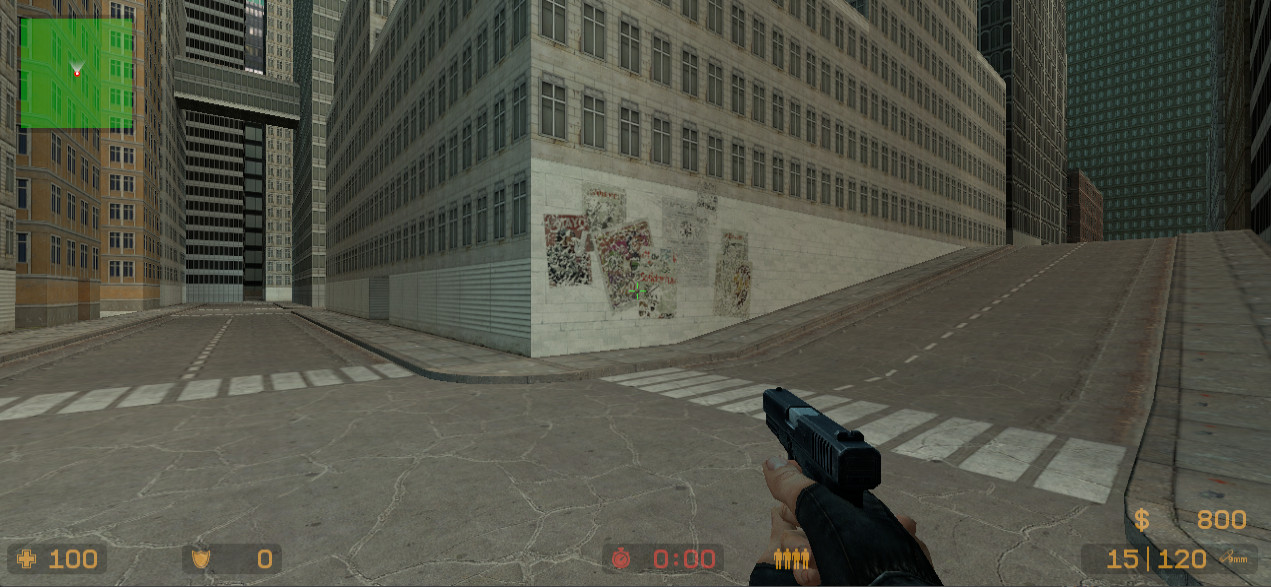This screenshot has width=1271, height=587.
Task: Select the player arrow marker on the radar
Action: (77, 70)
